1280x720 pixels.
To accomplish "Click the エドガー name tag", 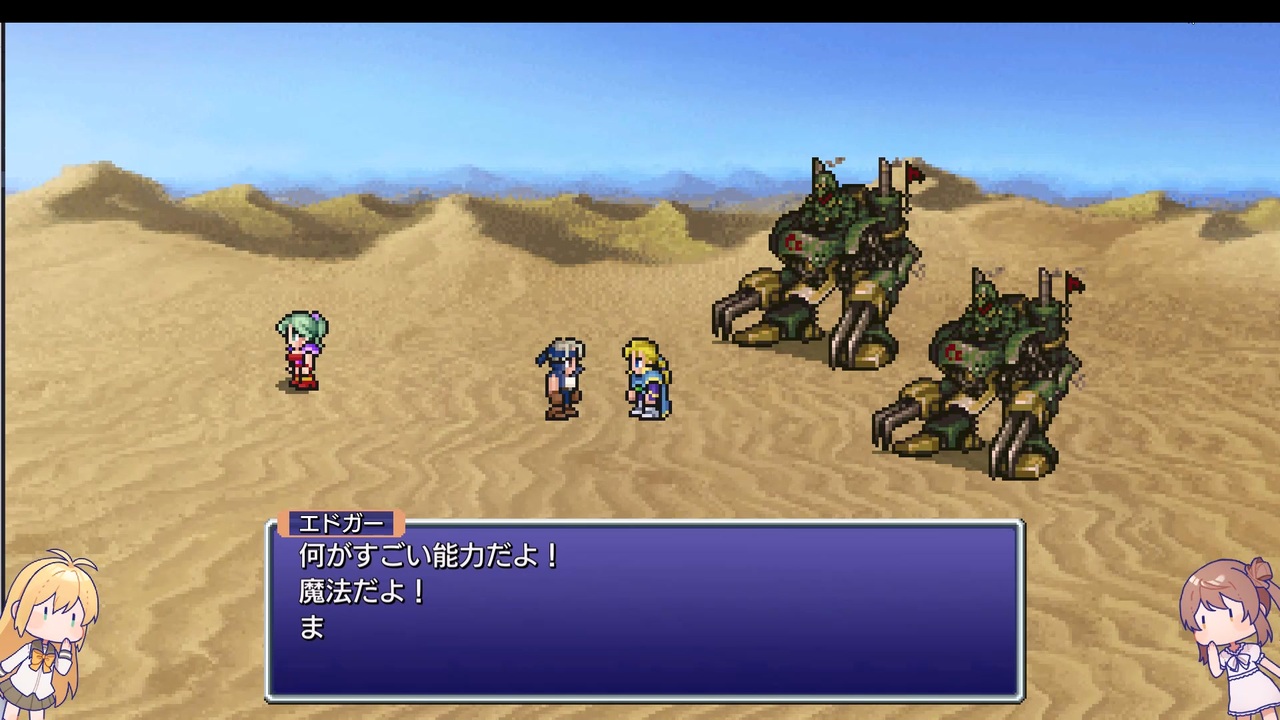I will pyautogui.click(x=340, y=522).
